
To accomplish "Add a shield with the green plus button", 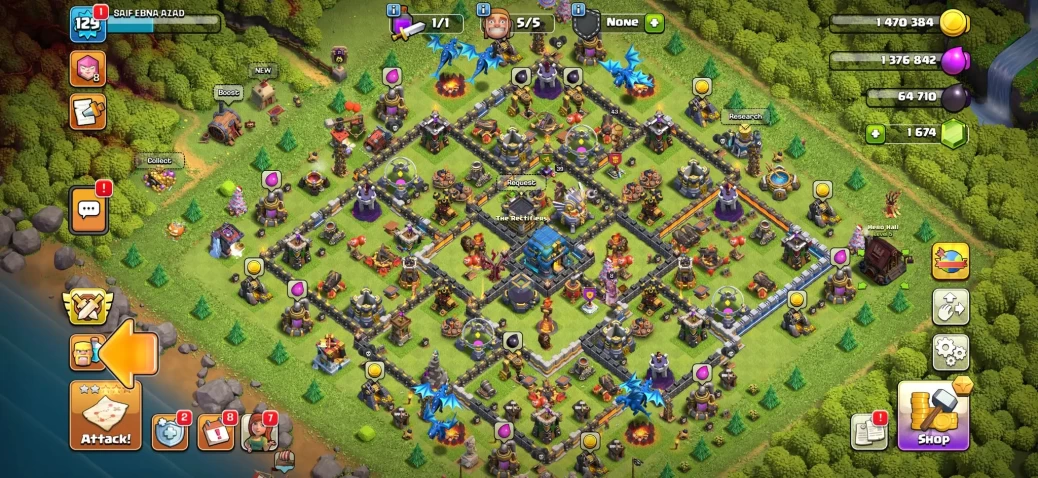I will 654,21.
